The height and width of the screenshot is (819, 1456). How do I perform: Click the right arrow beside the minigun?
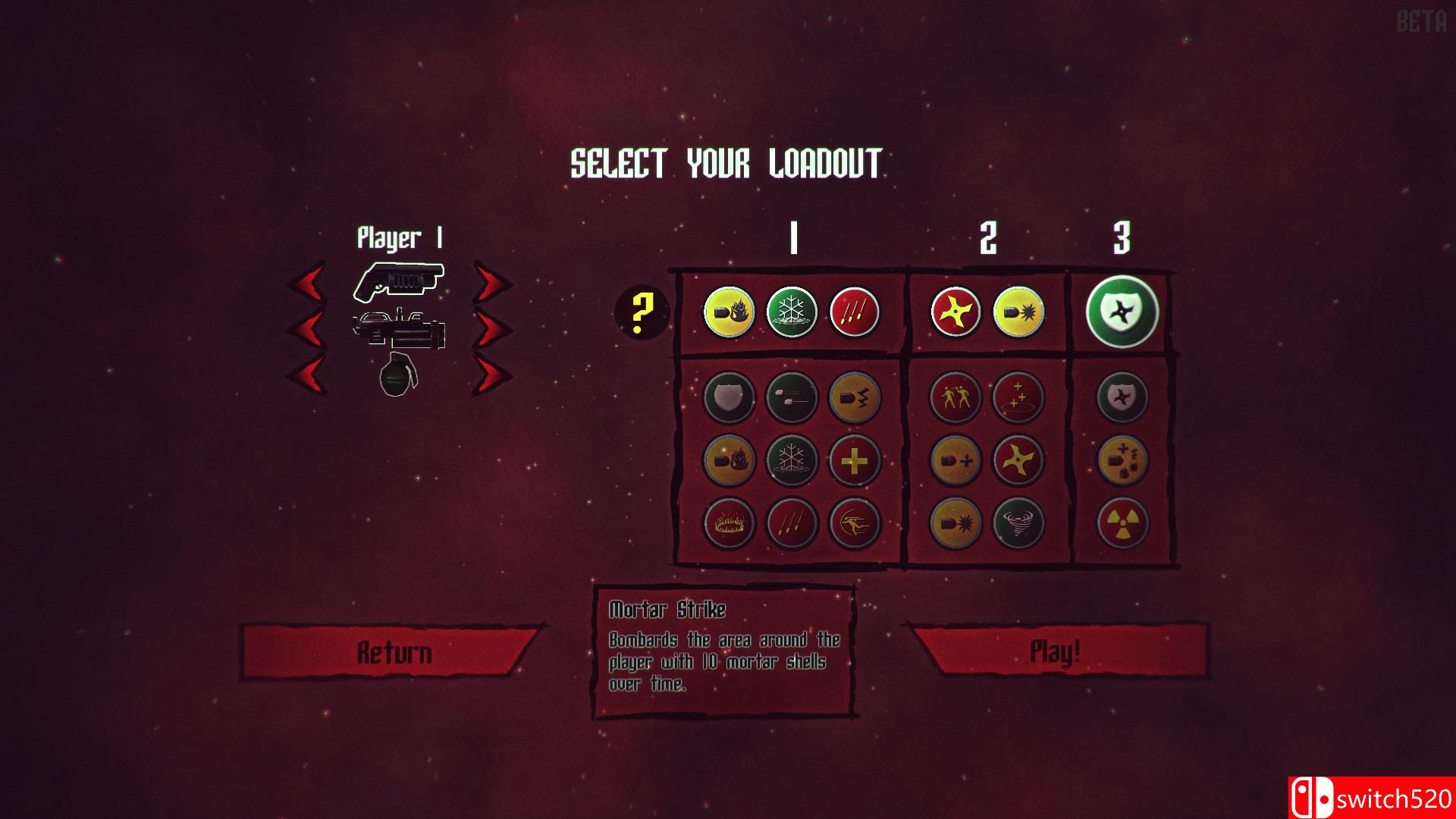[x=492, y=330]
